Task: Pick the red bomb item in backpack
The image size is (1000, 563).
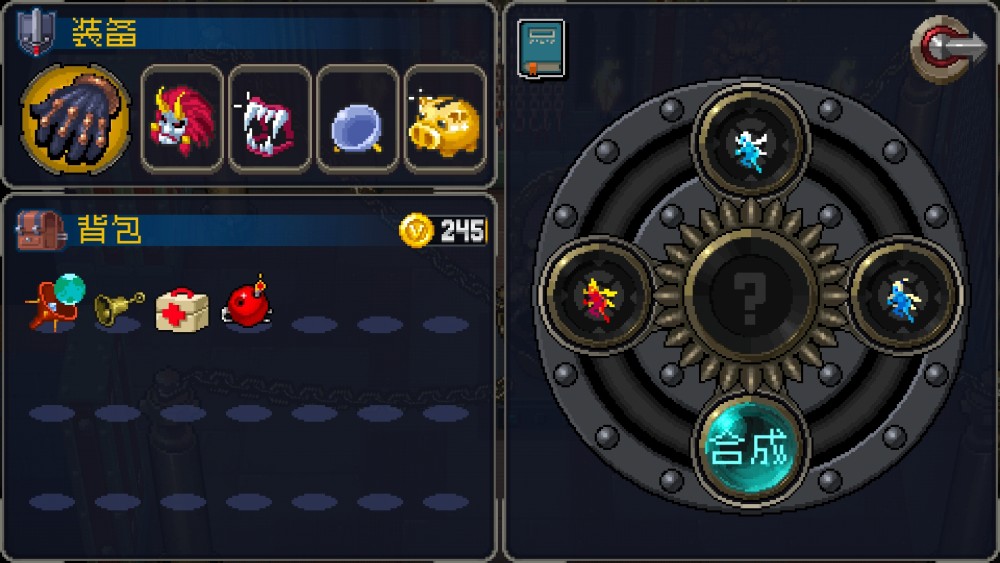Action: click(x=247, y=303)
